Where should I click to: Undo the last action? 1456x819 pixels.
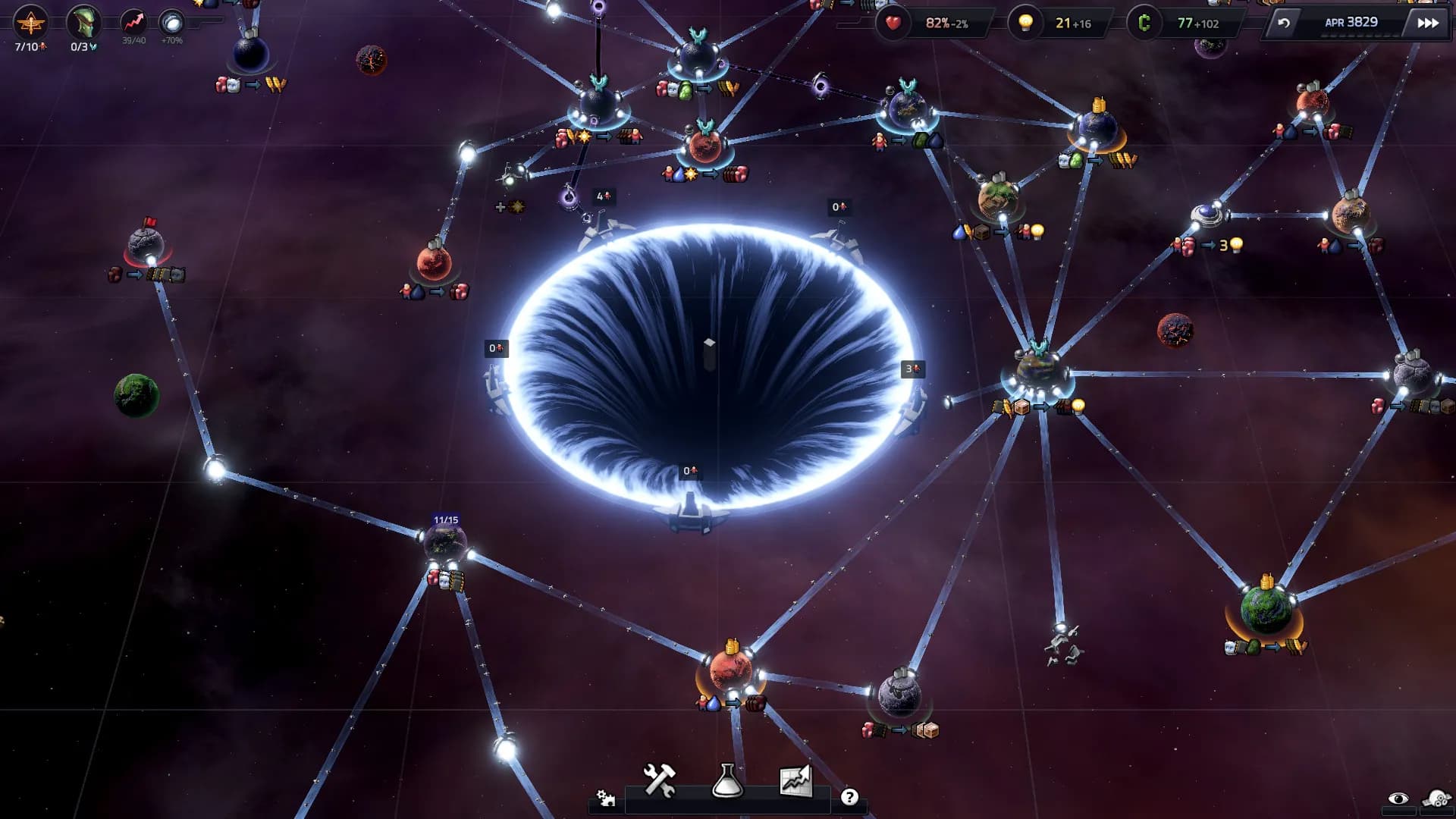tap(1283, 23)
